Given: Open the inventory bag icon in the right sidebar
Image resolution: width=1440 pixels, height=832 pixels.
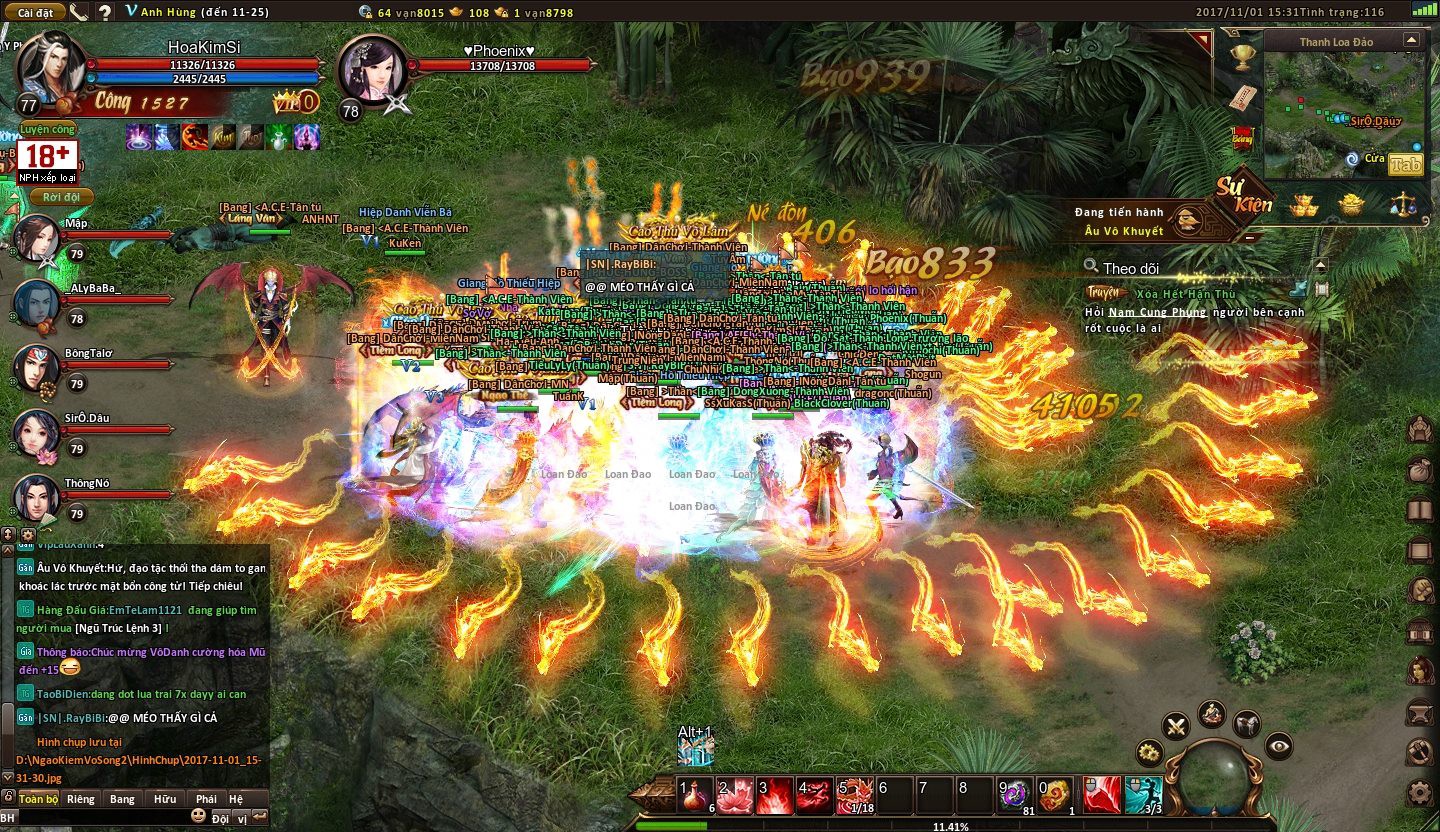Looking at the screenshot, I should pyautogui.click(x=1421, y=469).
